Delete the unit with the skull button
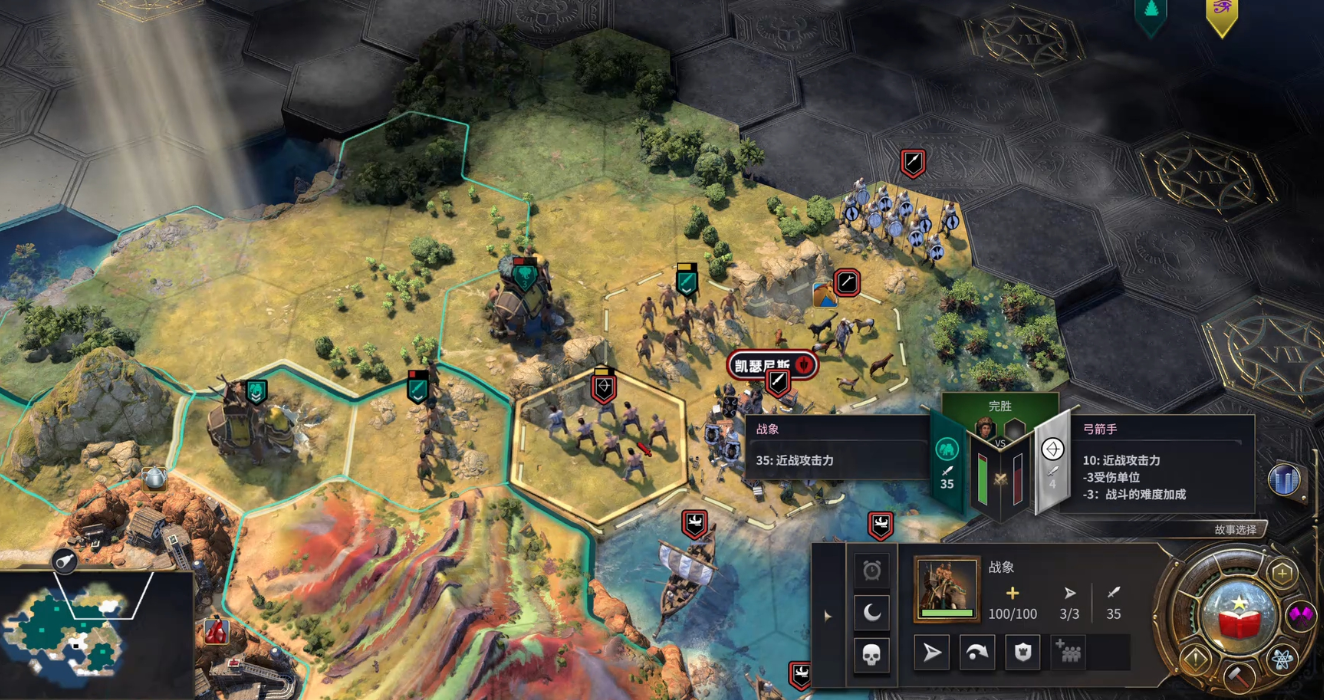This screenshot has height=700, width=1324. coord(872,655)
